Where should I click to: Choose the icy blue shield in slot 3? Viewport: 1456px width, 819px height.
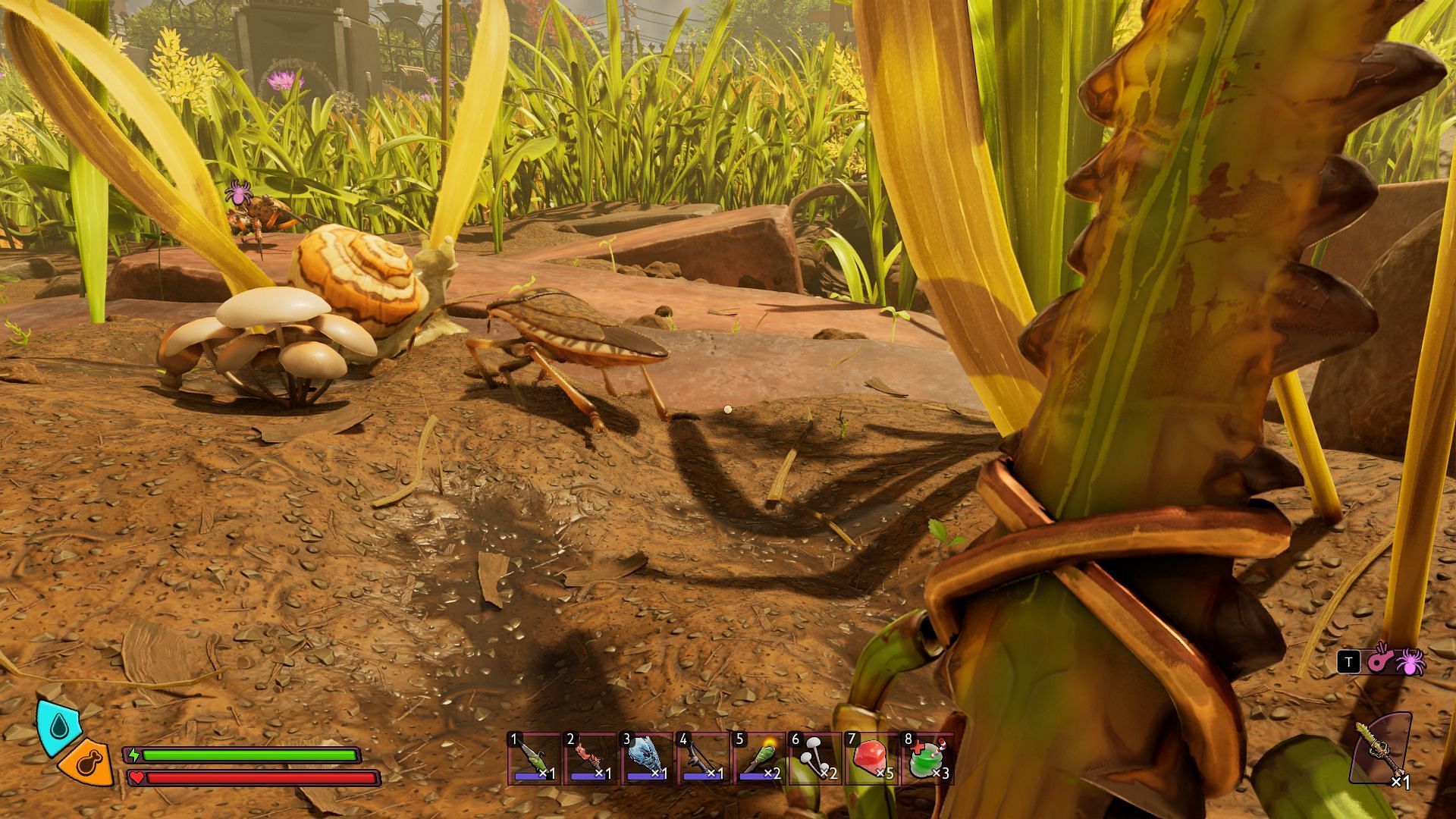[647, 758]
